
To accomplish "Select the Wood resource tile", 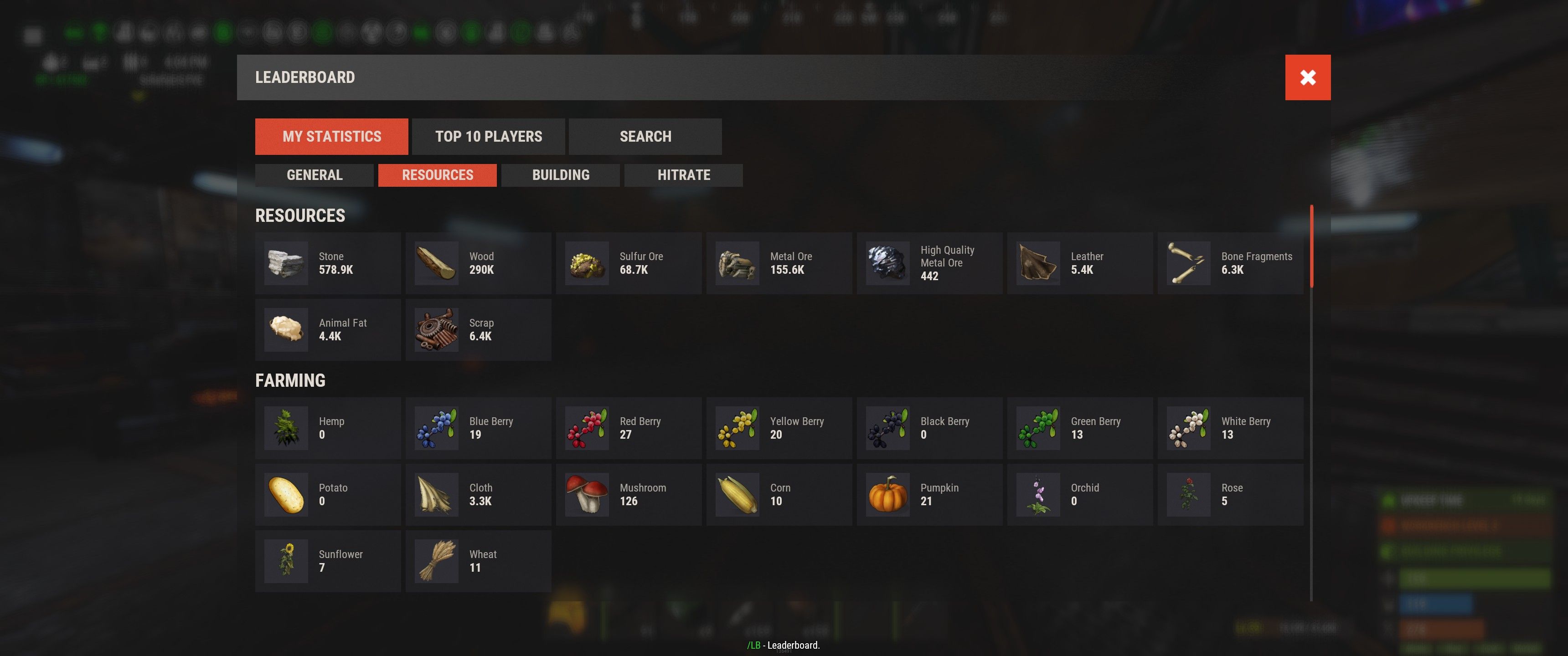I will 479,263.
